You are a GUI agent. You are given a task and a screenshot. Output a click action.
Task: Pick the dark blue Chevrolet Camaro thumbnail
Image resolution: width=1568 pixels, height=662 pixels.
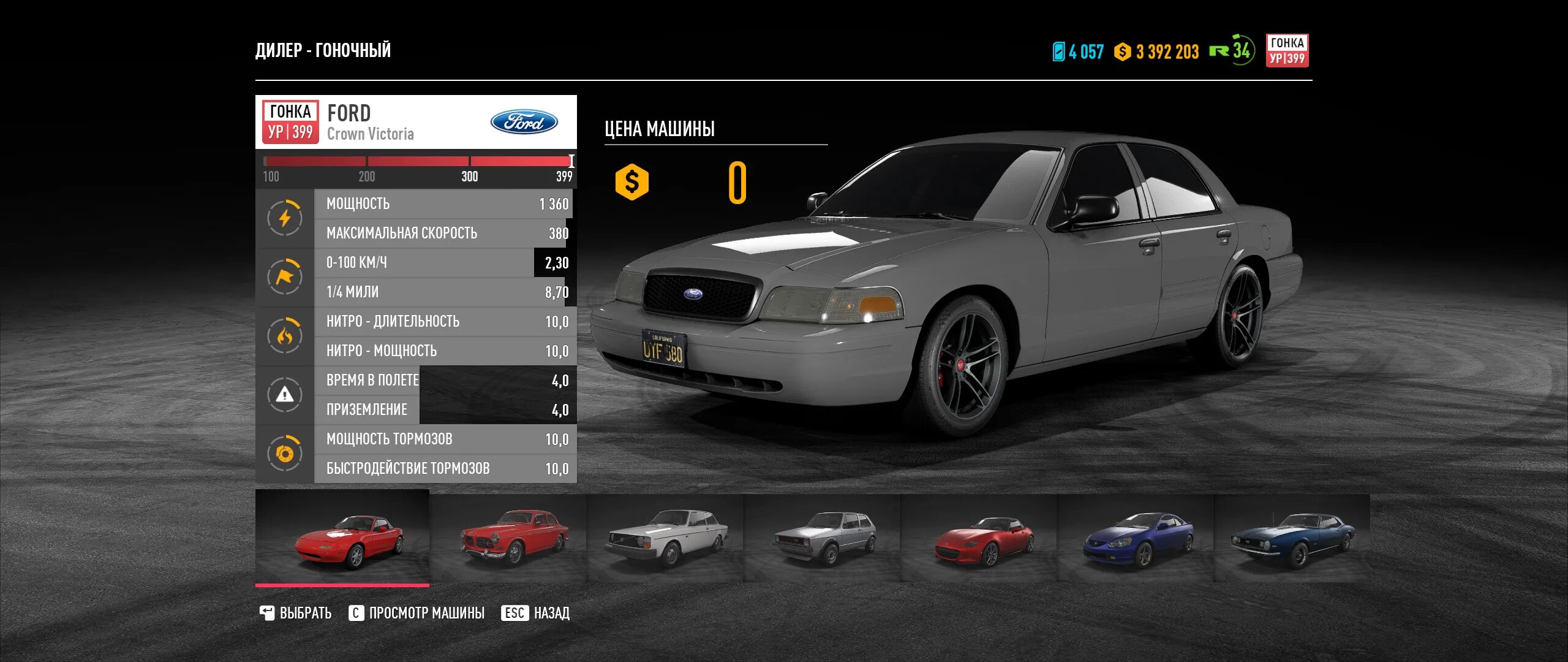1292,538
